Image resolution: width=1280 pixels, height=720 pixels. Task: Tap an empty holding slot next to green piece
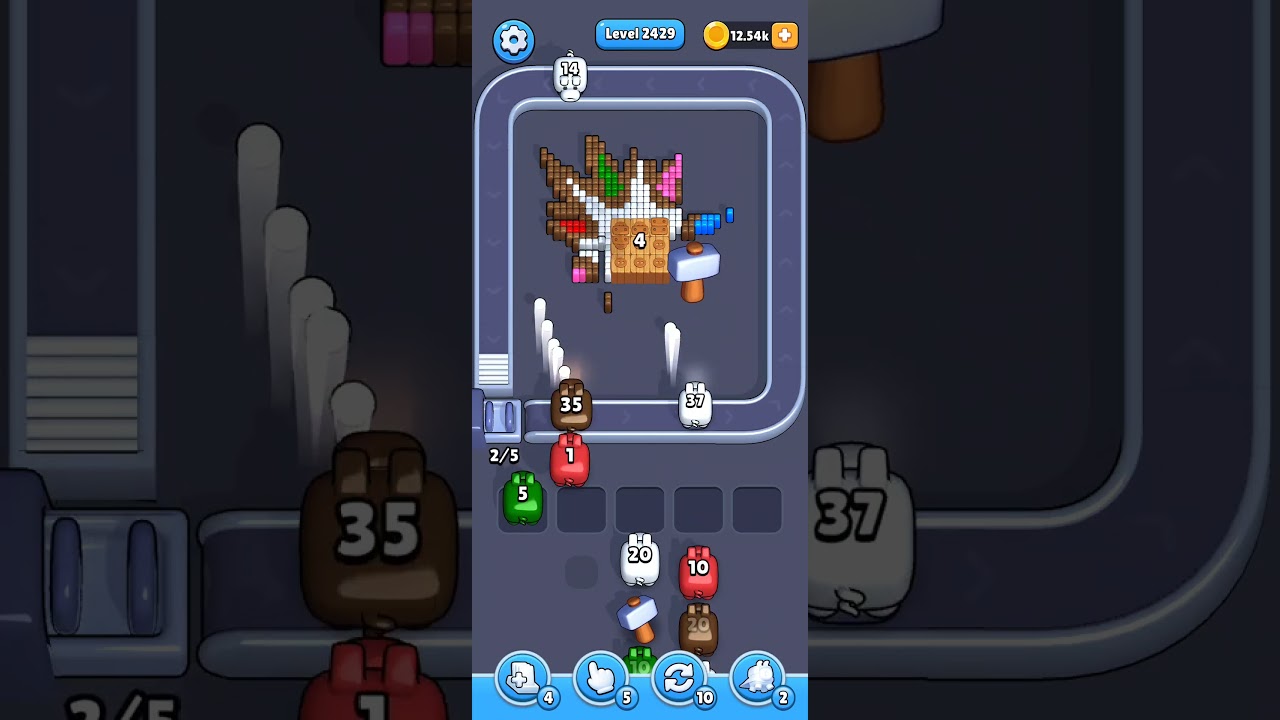pyautogui.click(x=581, y=508)
